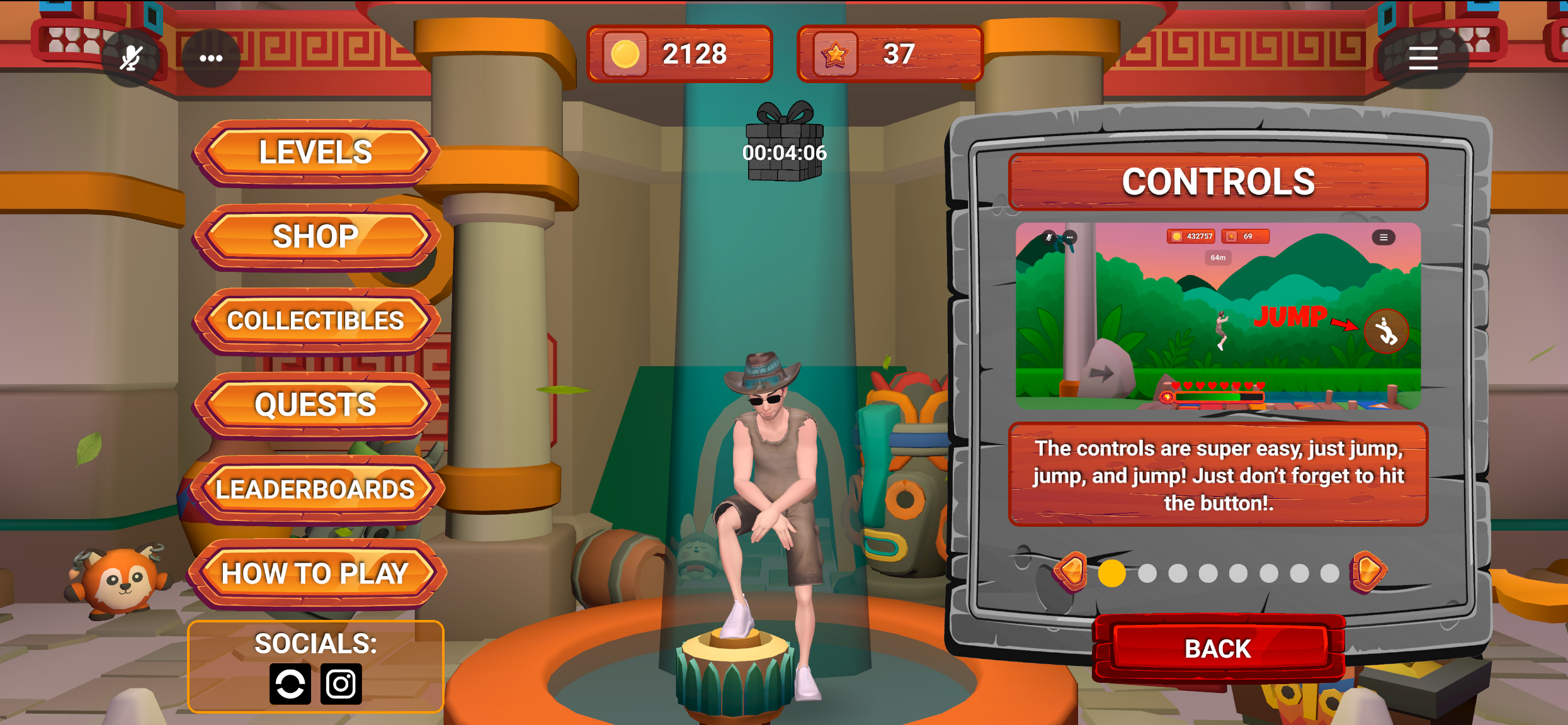Open the Collectibles menu
This screenshot has width=1568, height=725.
click(315, 321)
